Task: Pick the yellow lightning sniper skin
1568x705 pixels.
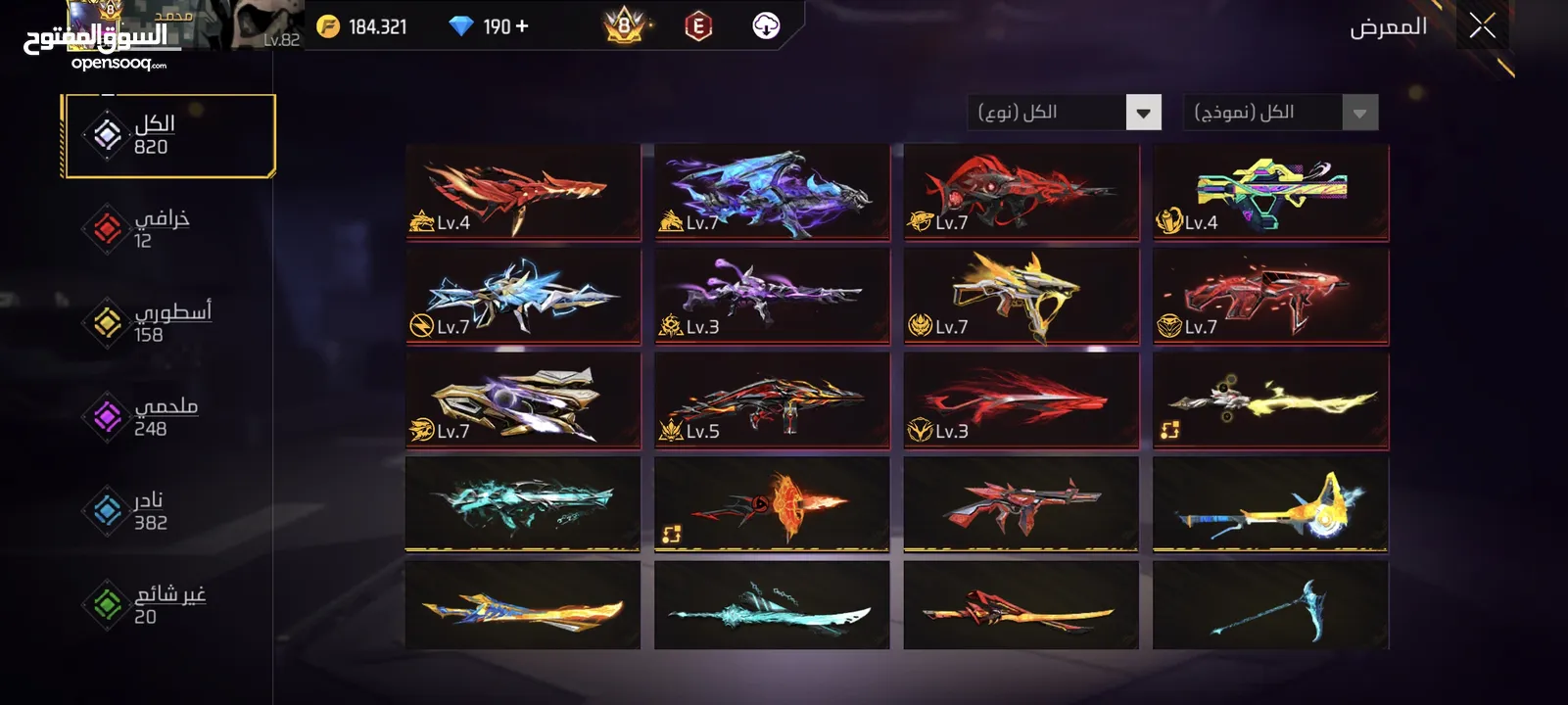Action: click(x=1270, y=399)
